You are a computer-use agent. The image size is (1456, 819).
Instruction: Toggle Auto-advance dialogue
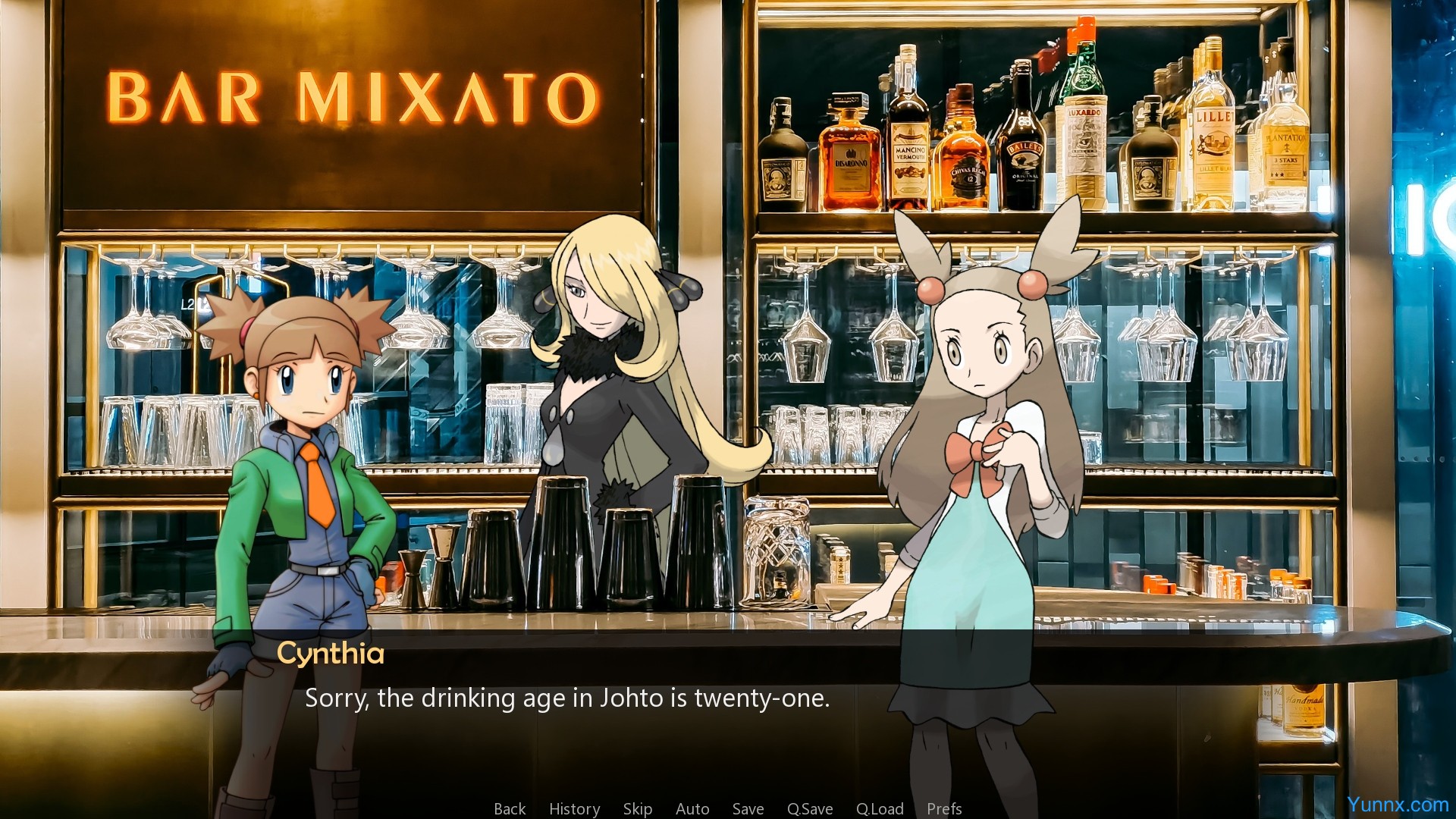point(692,809)
